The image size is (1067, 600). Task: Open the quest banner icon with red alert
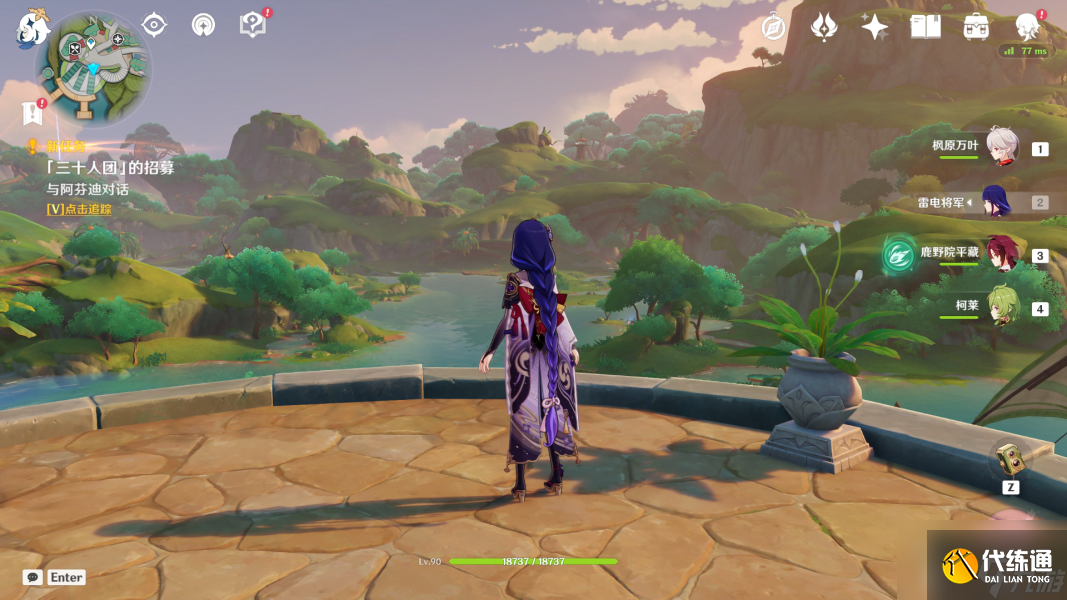pos(32,113)
